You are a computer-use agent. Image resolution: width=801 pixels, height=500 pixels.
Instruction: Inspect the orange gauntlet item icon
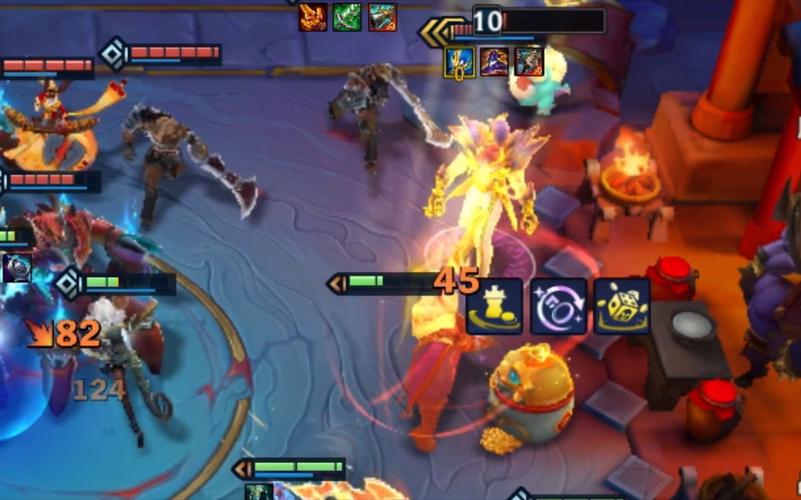pyautogui.click(x=313, y=17)
